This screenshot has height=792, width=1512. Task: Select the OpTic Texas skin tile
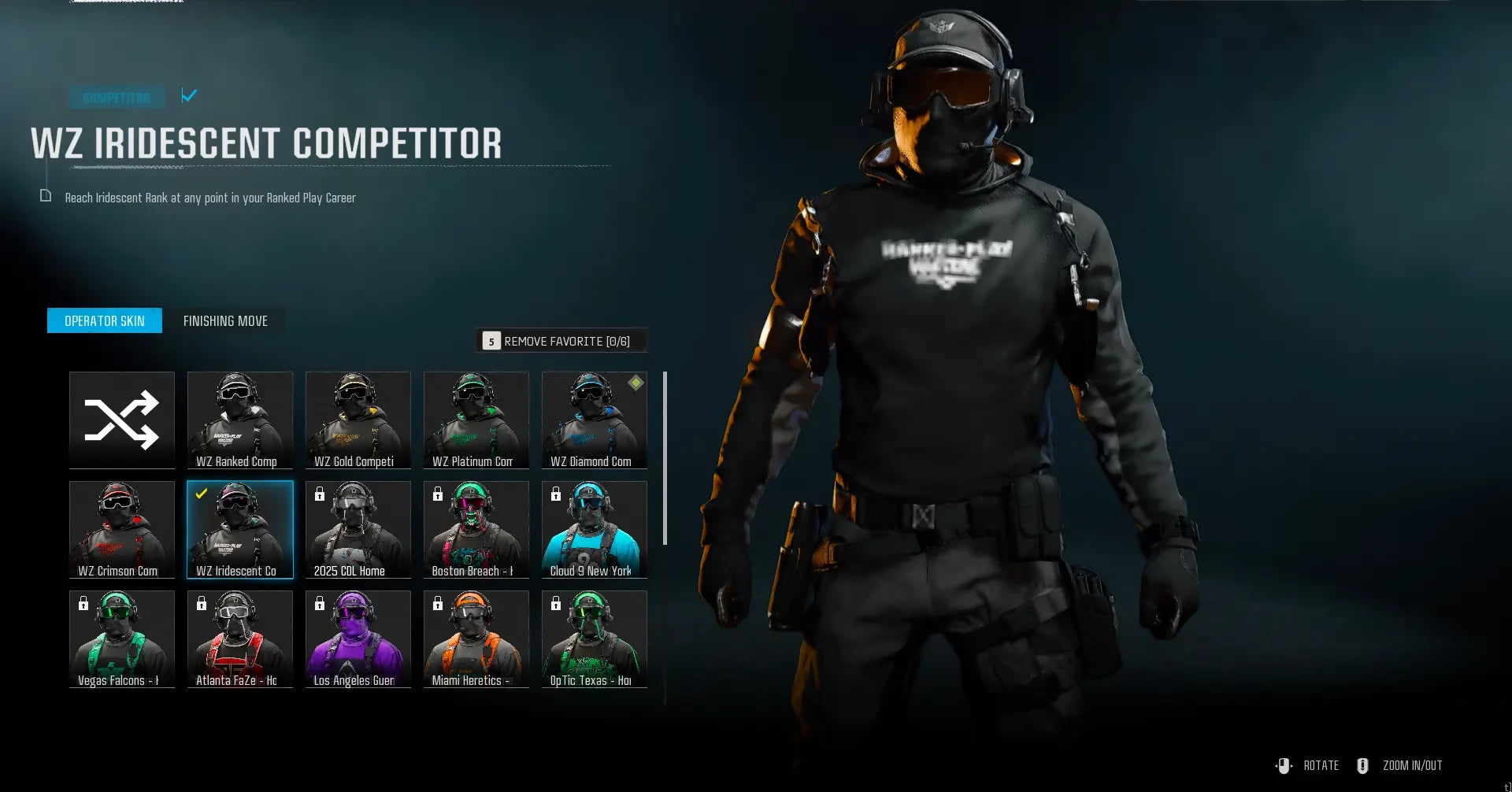pyautogui.click(x=595, y=638)
